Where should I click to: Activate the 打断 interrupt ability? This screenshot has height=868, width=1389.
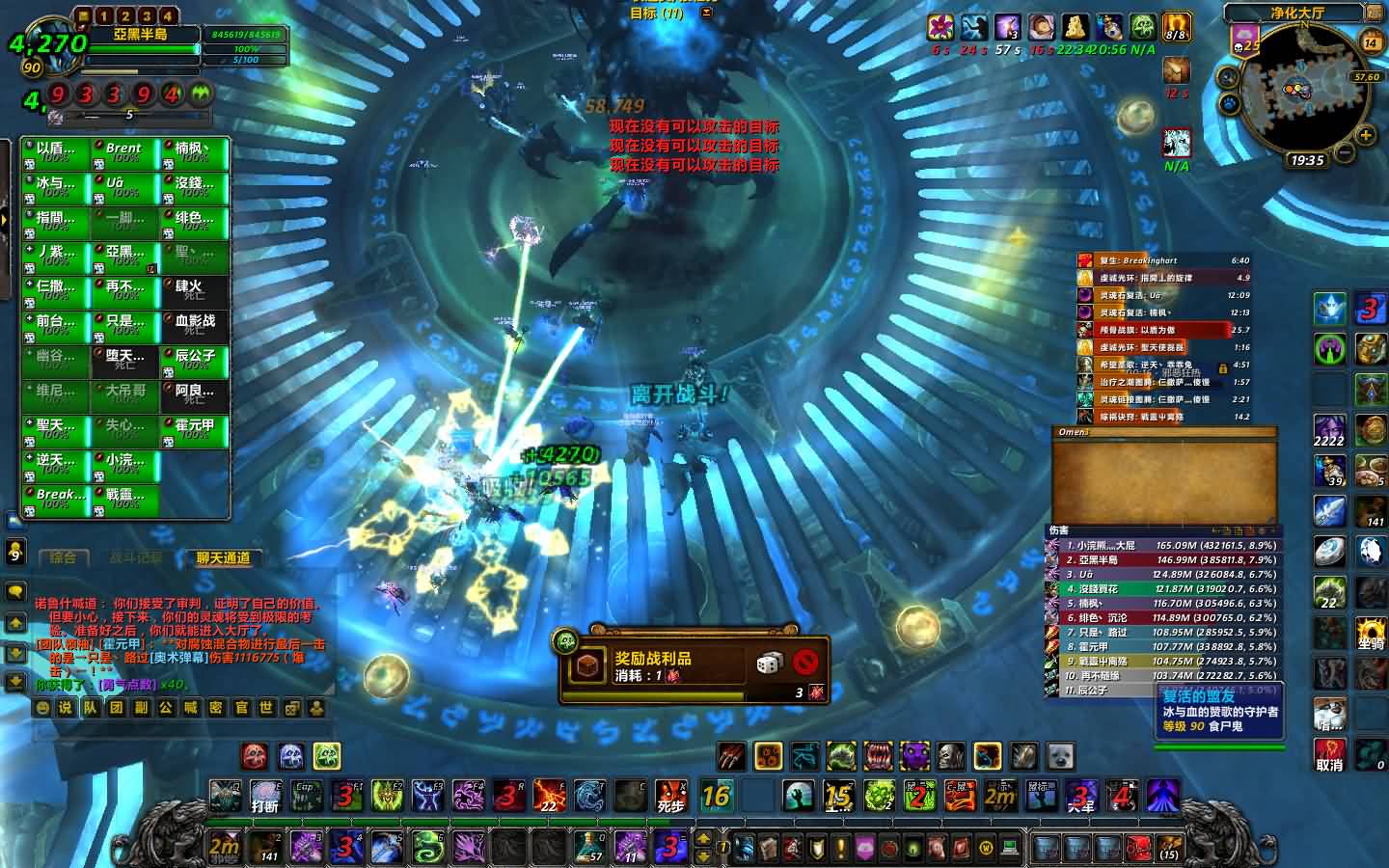(265, 798)
